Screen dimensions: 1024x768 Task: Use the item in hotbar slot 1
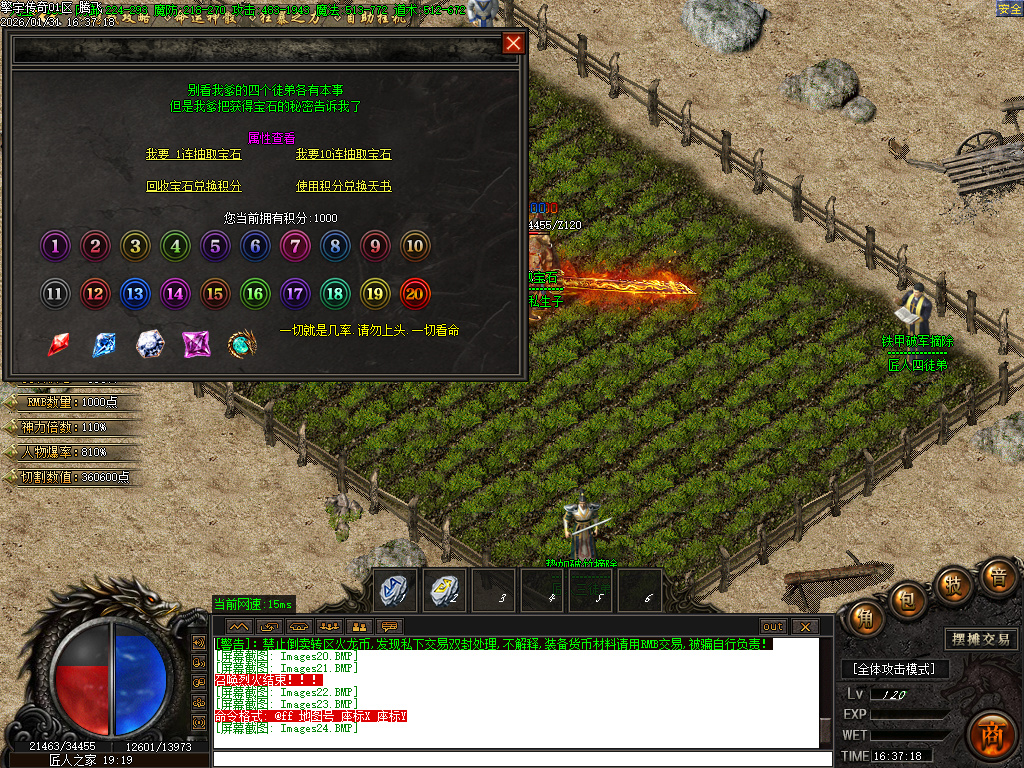[x=395, y=590]
